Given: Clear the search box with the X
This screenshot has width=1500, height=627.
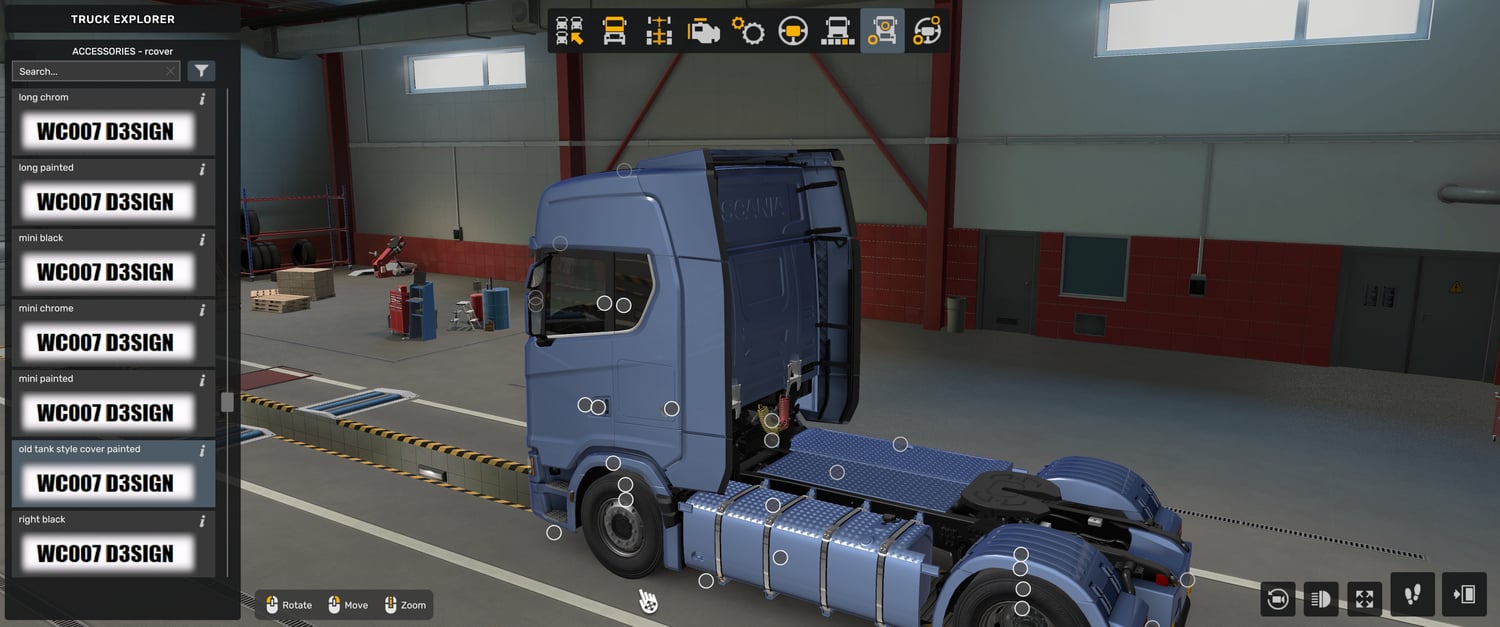Looking at the screenshot, I should pyautogui.click(x=171, y=71).
